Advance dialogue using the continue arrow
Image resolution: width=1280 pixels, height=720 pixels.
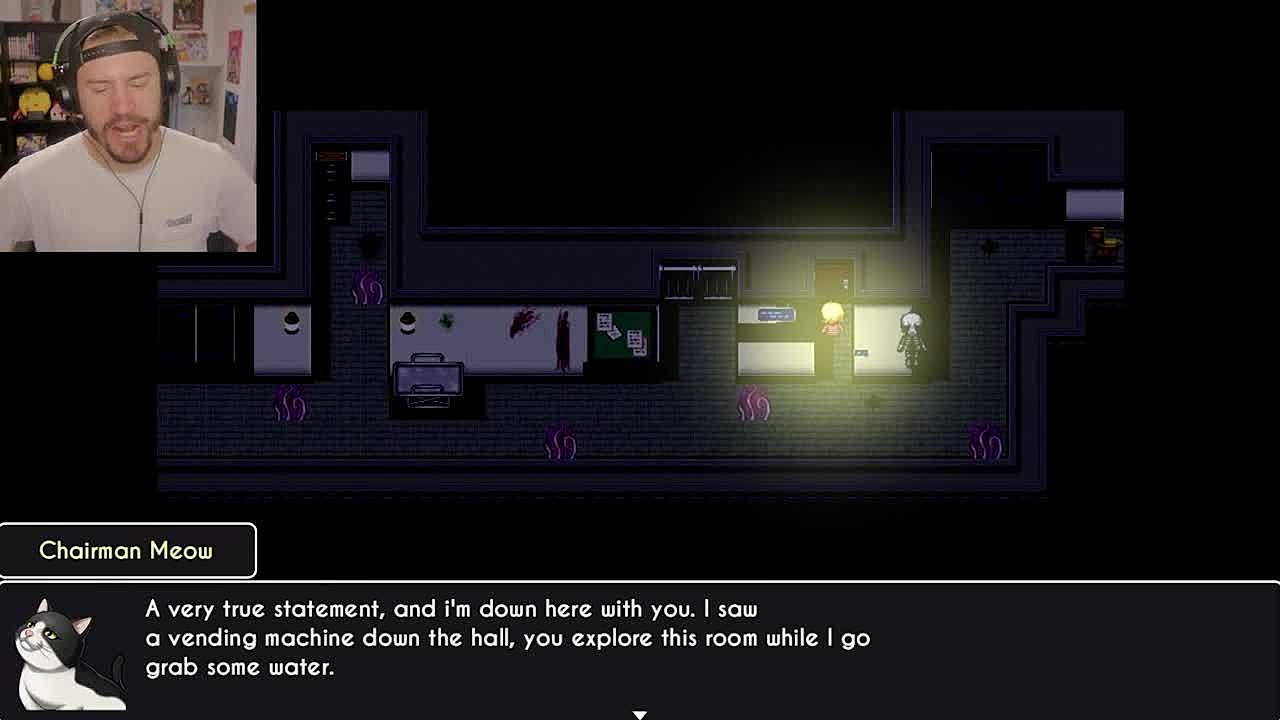pos(640,714)
